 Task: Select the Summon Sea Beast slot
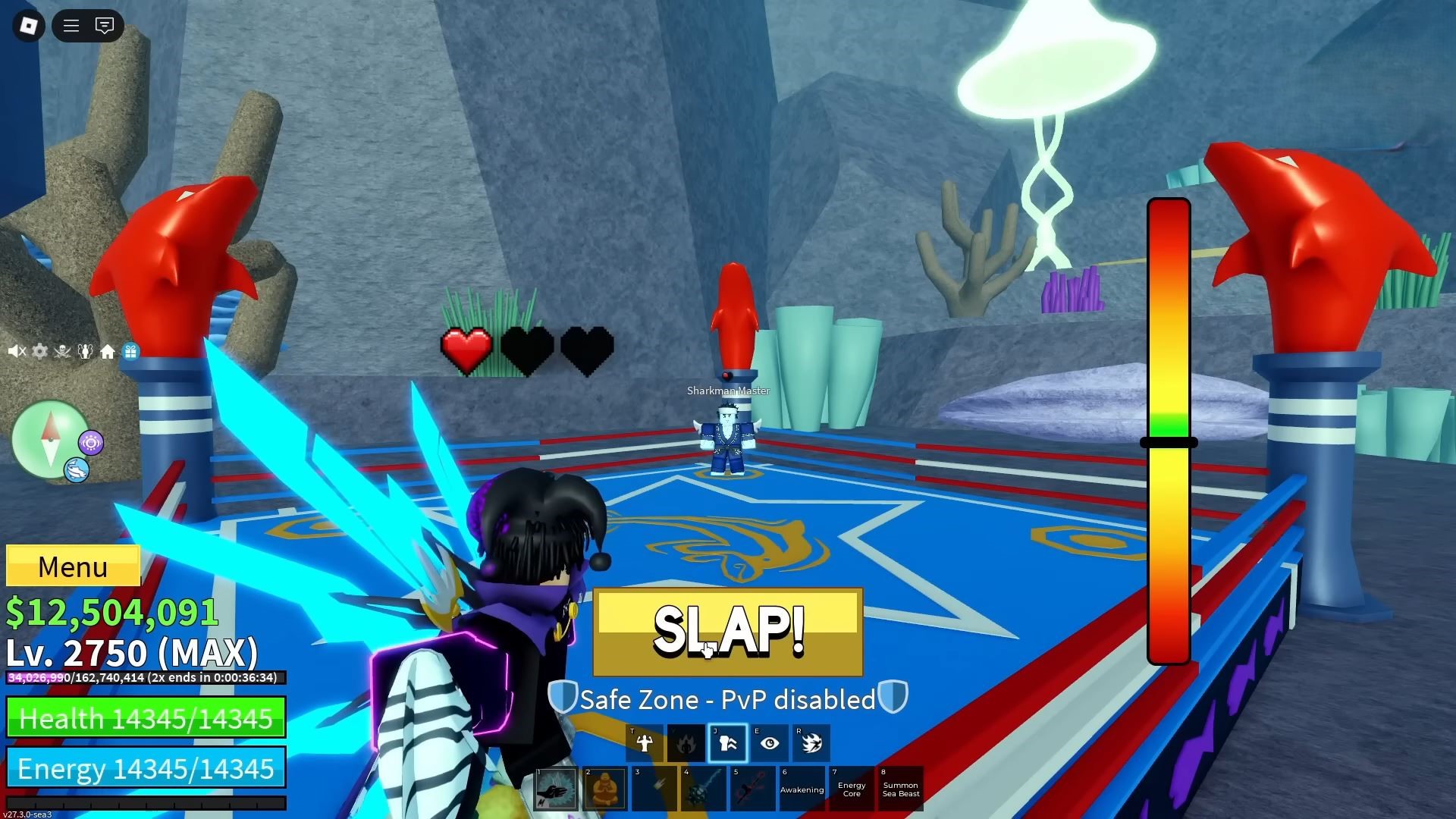(x=901, y=789)
